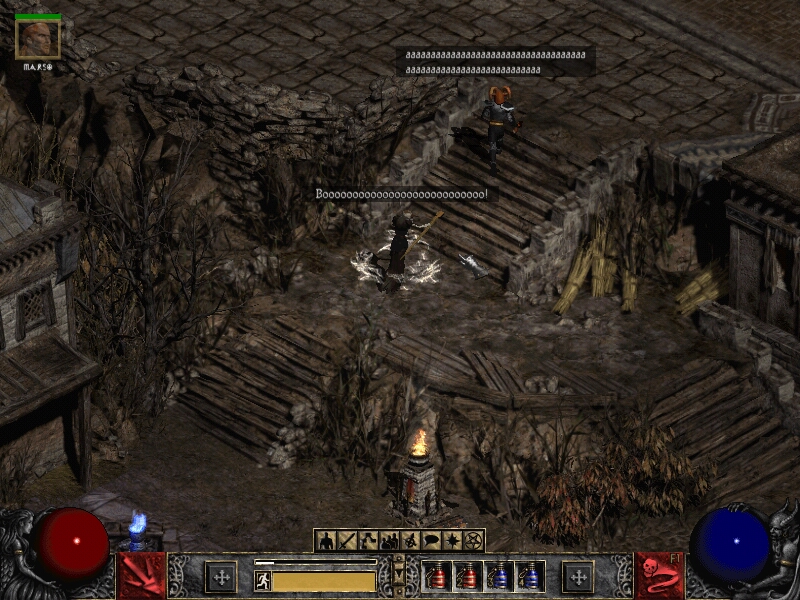Viewport: 800px width, 600px height.
Task: Open the character stats screen icon
Action: [x=325, y=541]
